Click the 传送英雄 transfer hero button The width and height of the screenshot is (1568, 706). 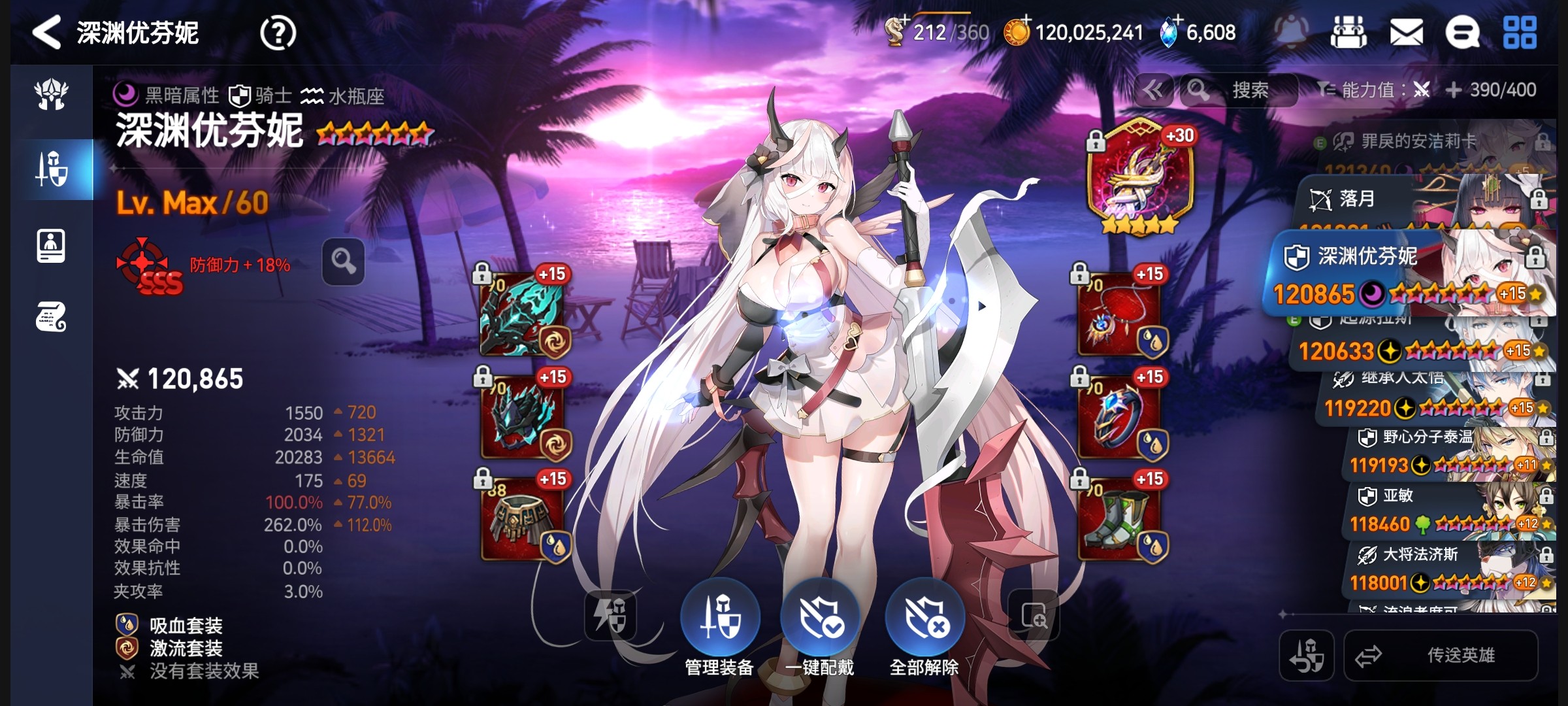[x=1441, y=655]
